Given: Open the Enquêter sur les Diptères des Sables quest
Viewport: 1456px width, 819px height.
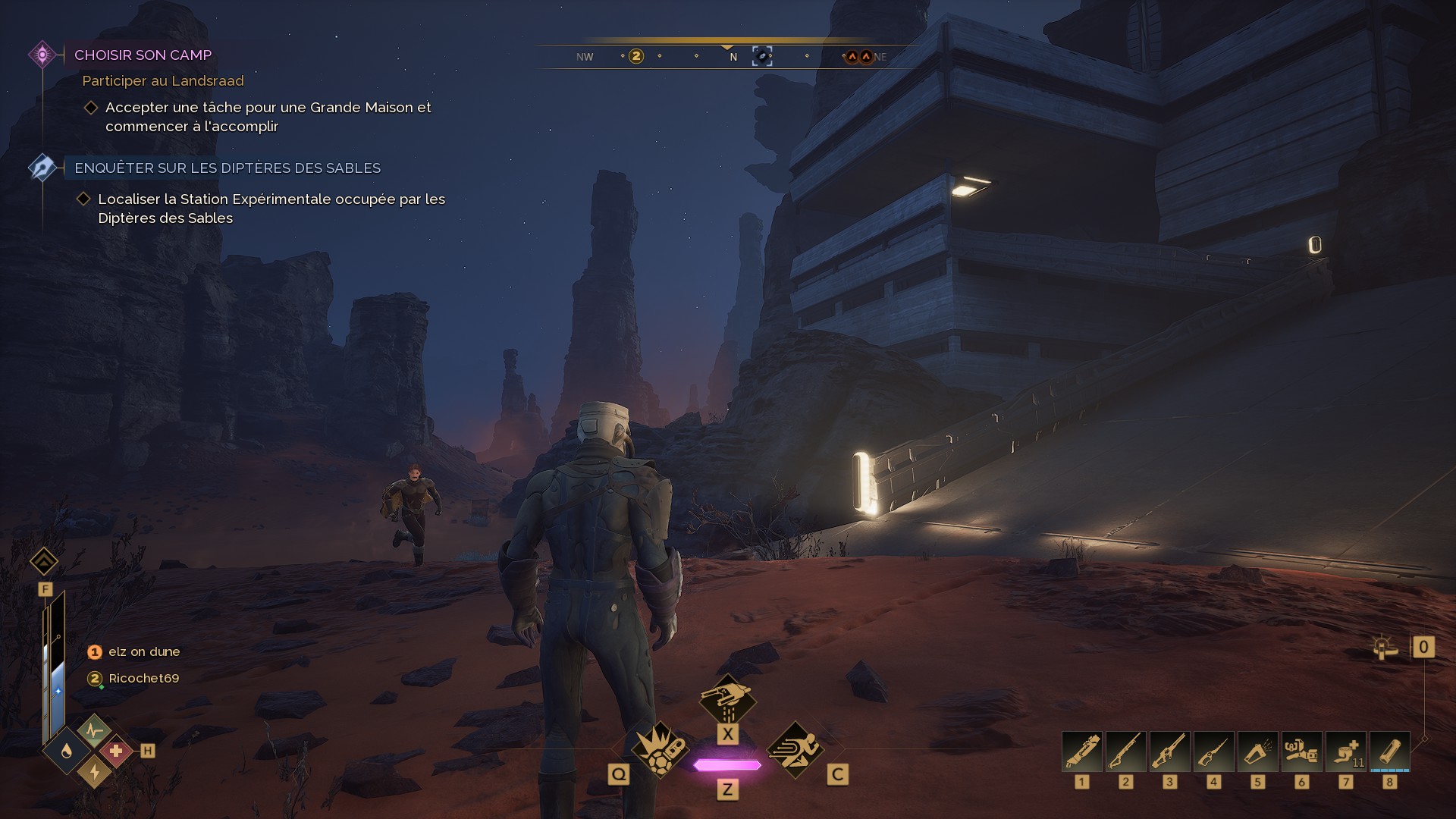Looking at the screenshot, I should coord(227,168).
